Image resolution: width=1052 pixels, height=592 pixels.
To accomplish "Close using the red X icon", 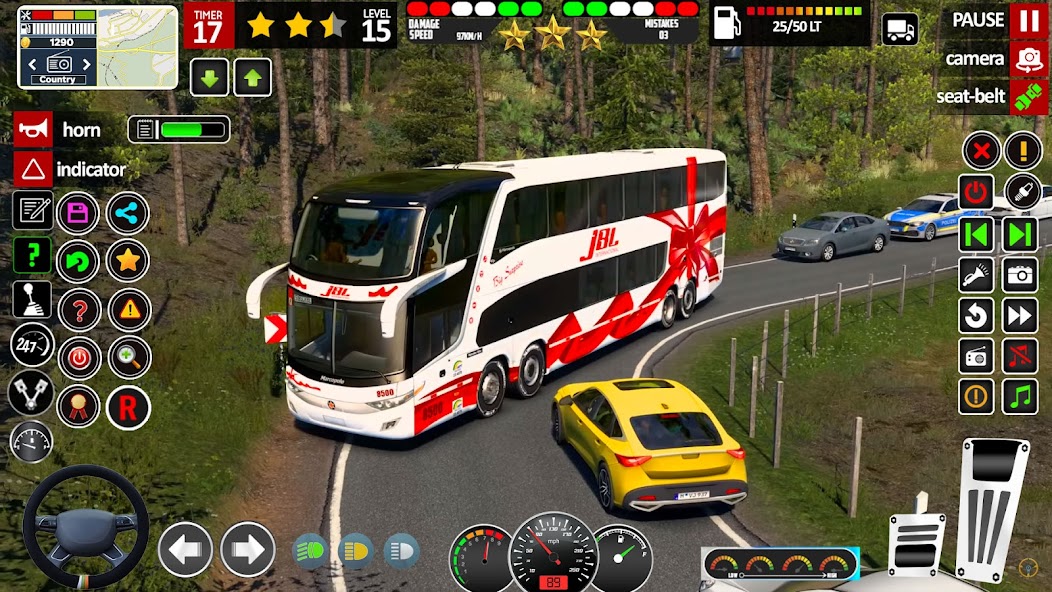I will [981, 152].
